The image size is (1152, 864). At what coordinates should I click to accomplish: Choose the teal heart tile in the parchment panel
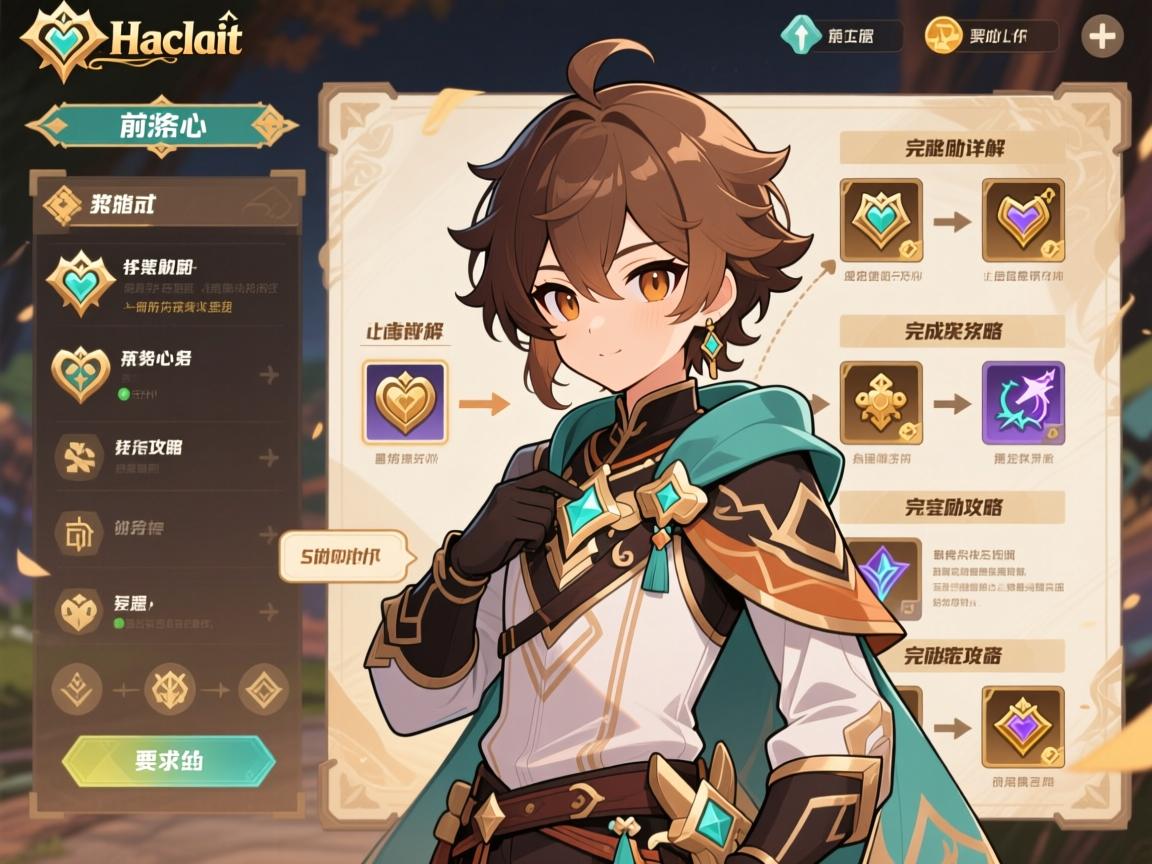tap(880, 220)
